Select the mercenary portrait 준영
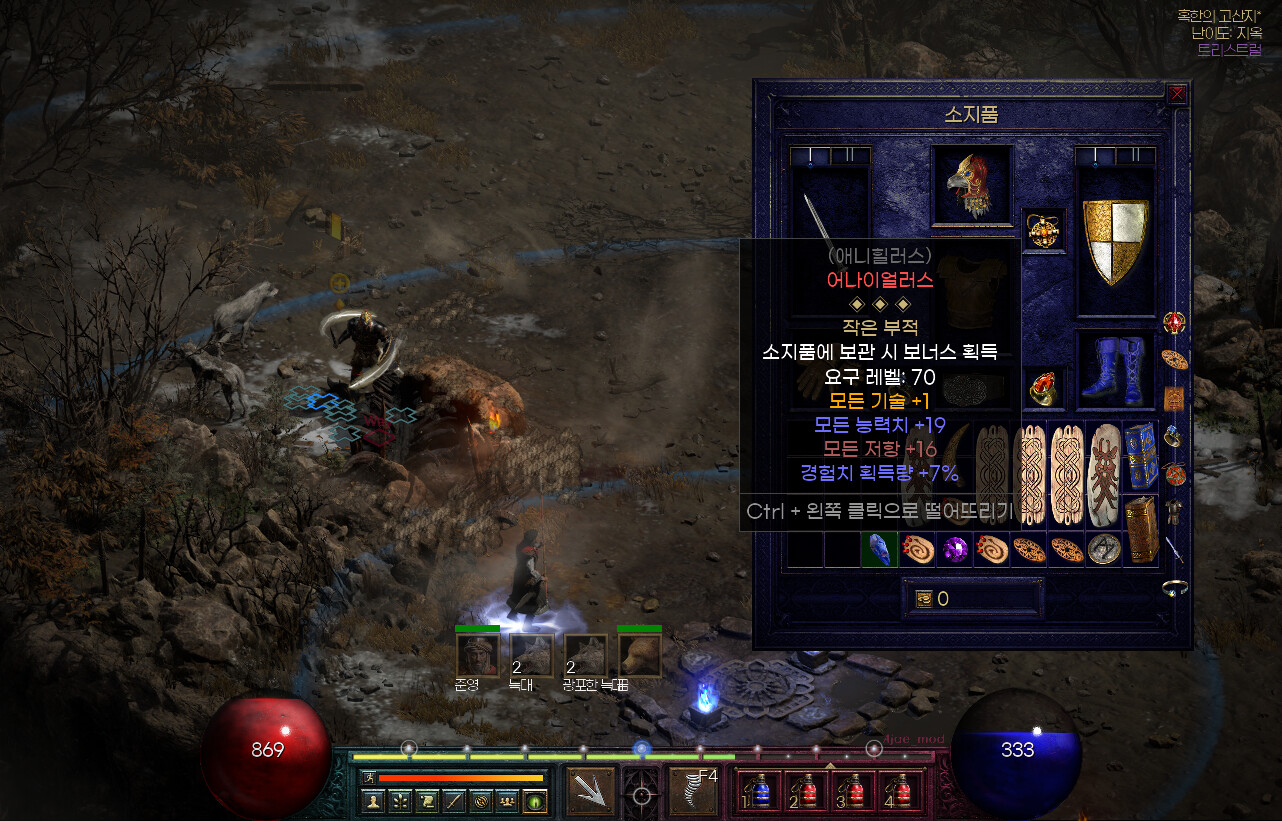 [477, 656]
